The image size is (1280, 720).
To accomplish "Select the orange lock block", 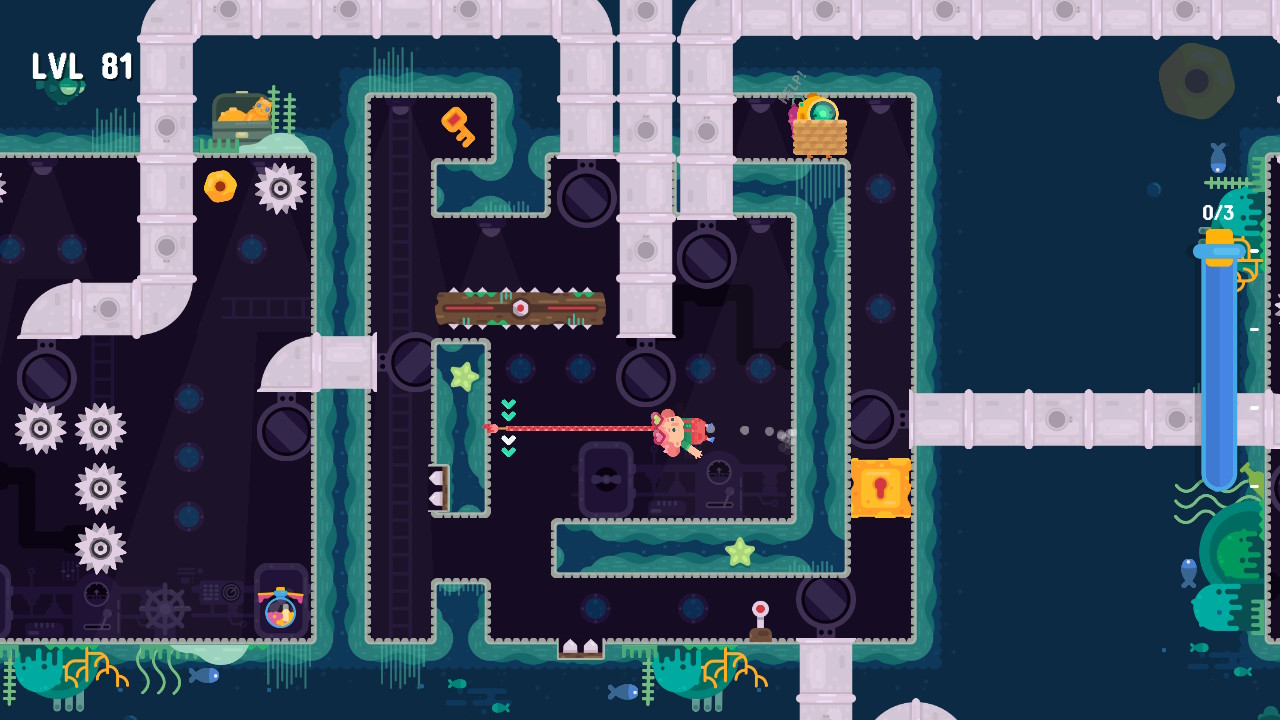I will click(882, 490).
